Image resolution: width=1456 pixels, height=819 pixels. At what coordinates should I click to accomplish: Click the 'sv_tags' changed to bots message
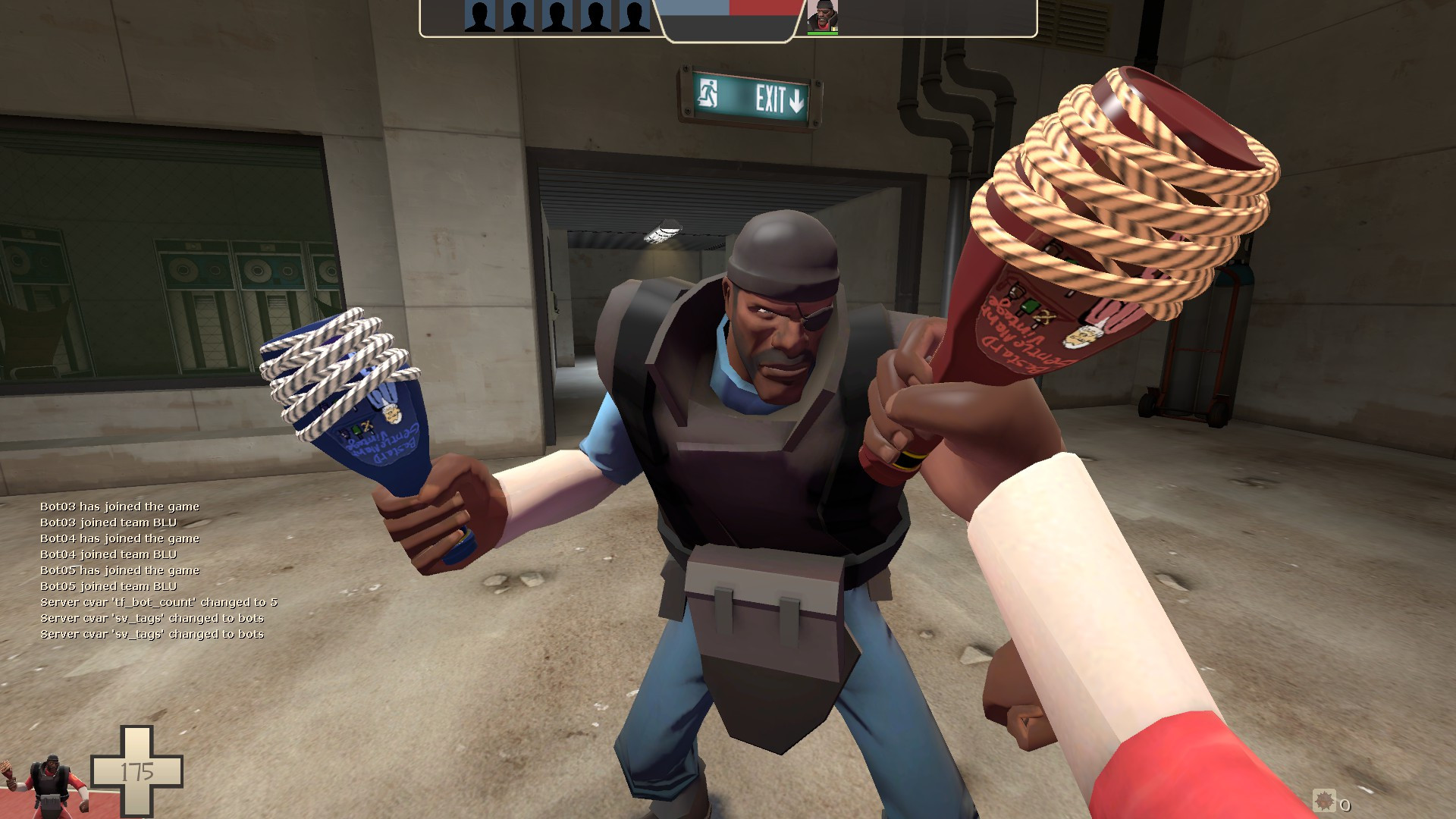(x=152, y=618)
